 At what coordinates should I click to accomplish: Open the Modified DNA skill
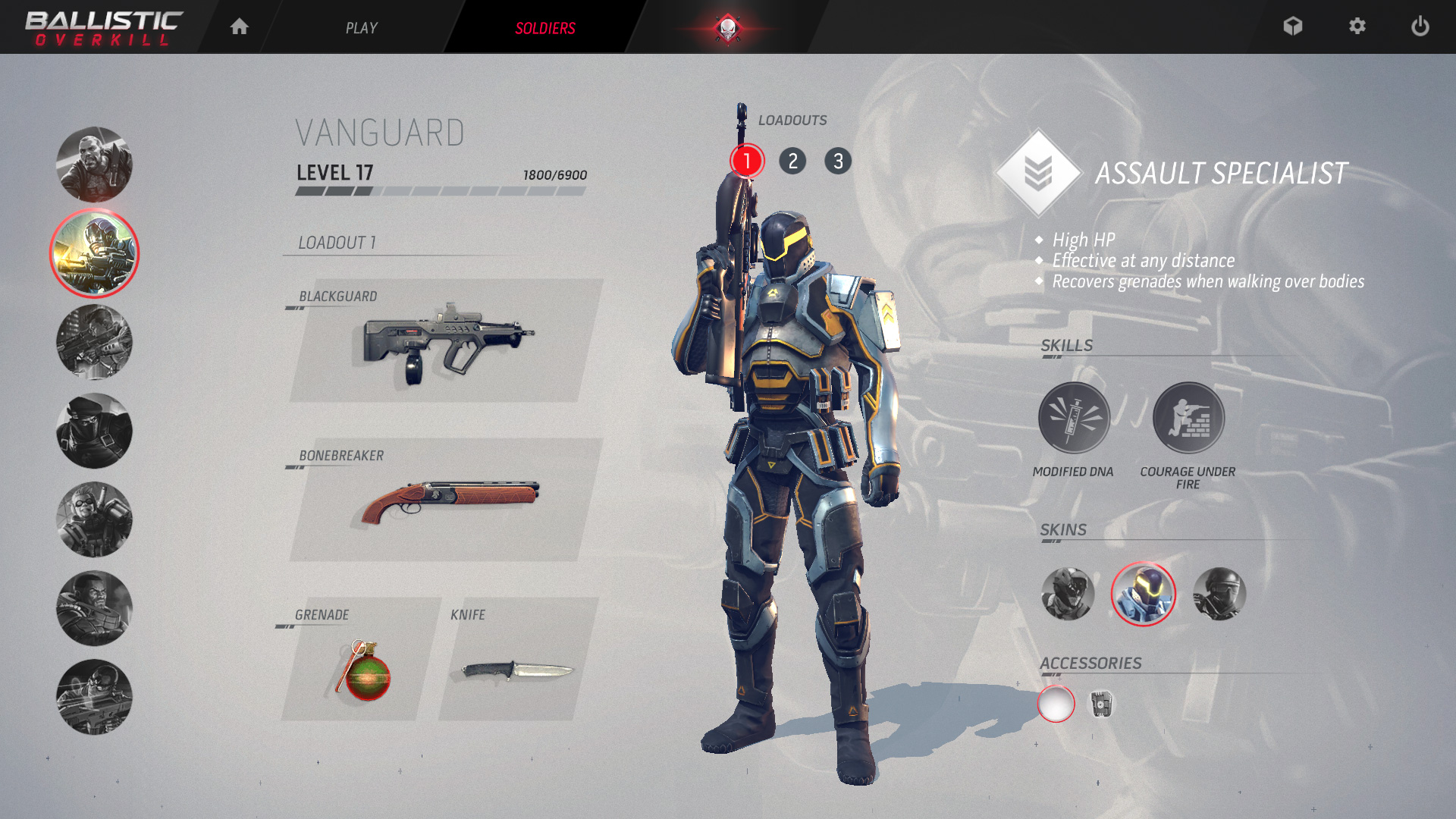click(x=1074, y=418)
